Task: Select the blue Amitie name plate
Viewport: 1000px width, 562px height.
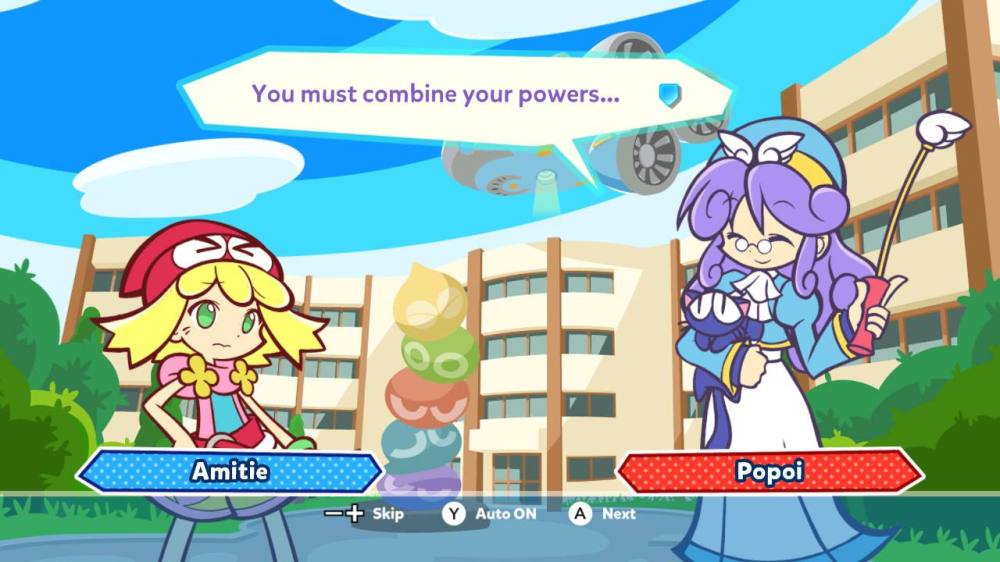Action: pyautogui.click(x=229, y=471)
